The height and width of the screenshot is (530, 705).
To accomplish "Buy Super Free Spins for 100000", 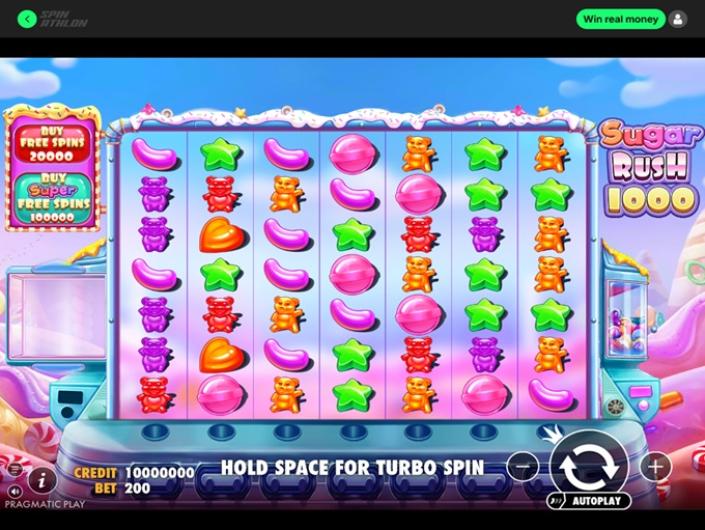I will tap(53, 198).
